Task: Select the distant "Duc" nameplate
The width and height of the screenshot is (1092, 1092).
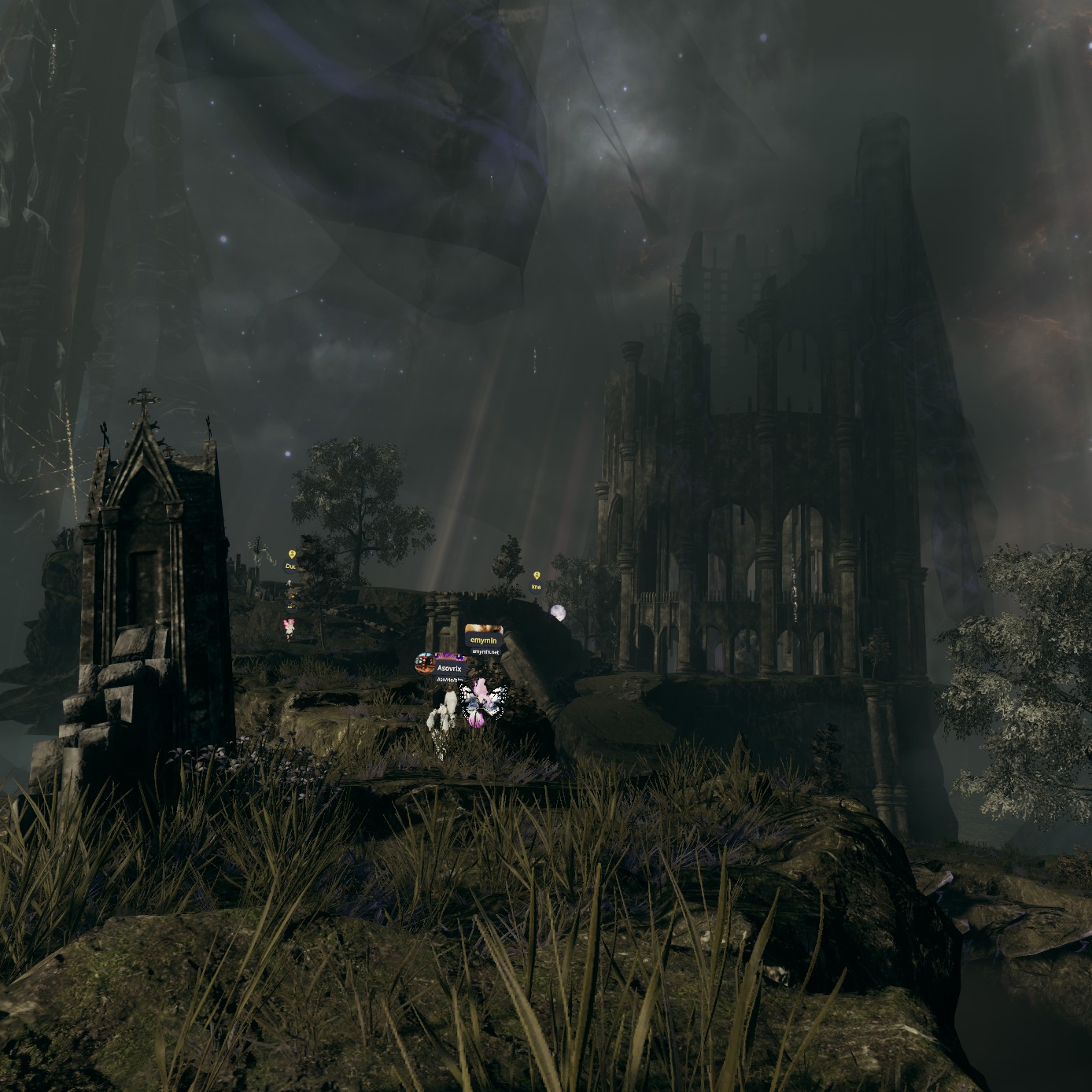Action: click(290, 566)
